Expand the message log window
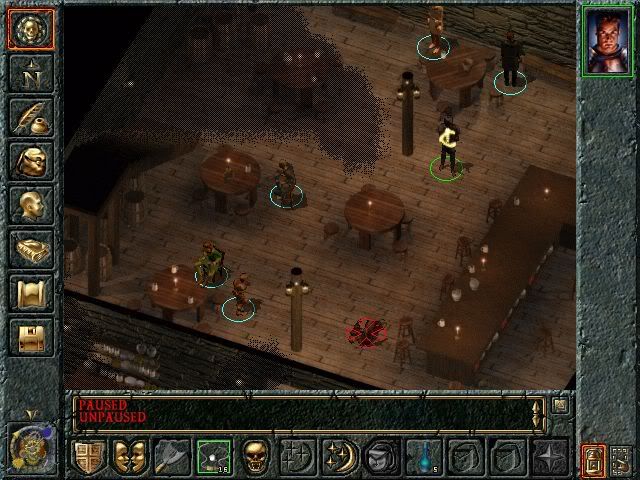This screenshot has height=480, width=640. tap(560, 406)
